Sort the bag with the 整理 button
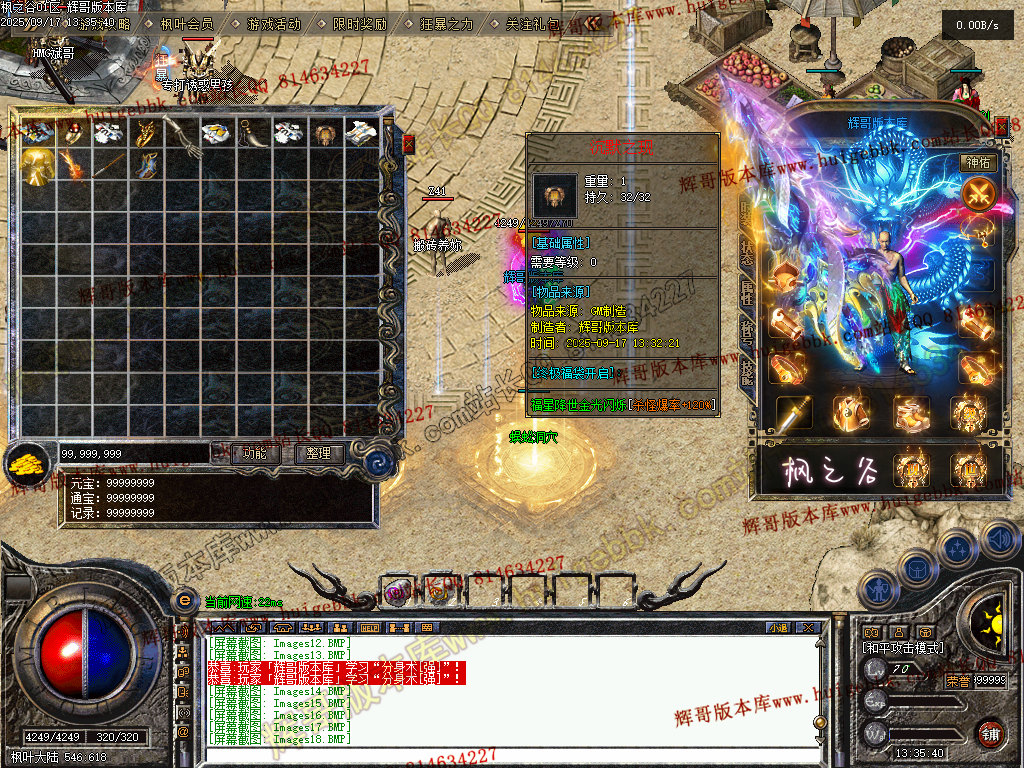 (319, 454)
